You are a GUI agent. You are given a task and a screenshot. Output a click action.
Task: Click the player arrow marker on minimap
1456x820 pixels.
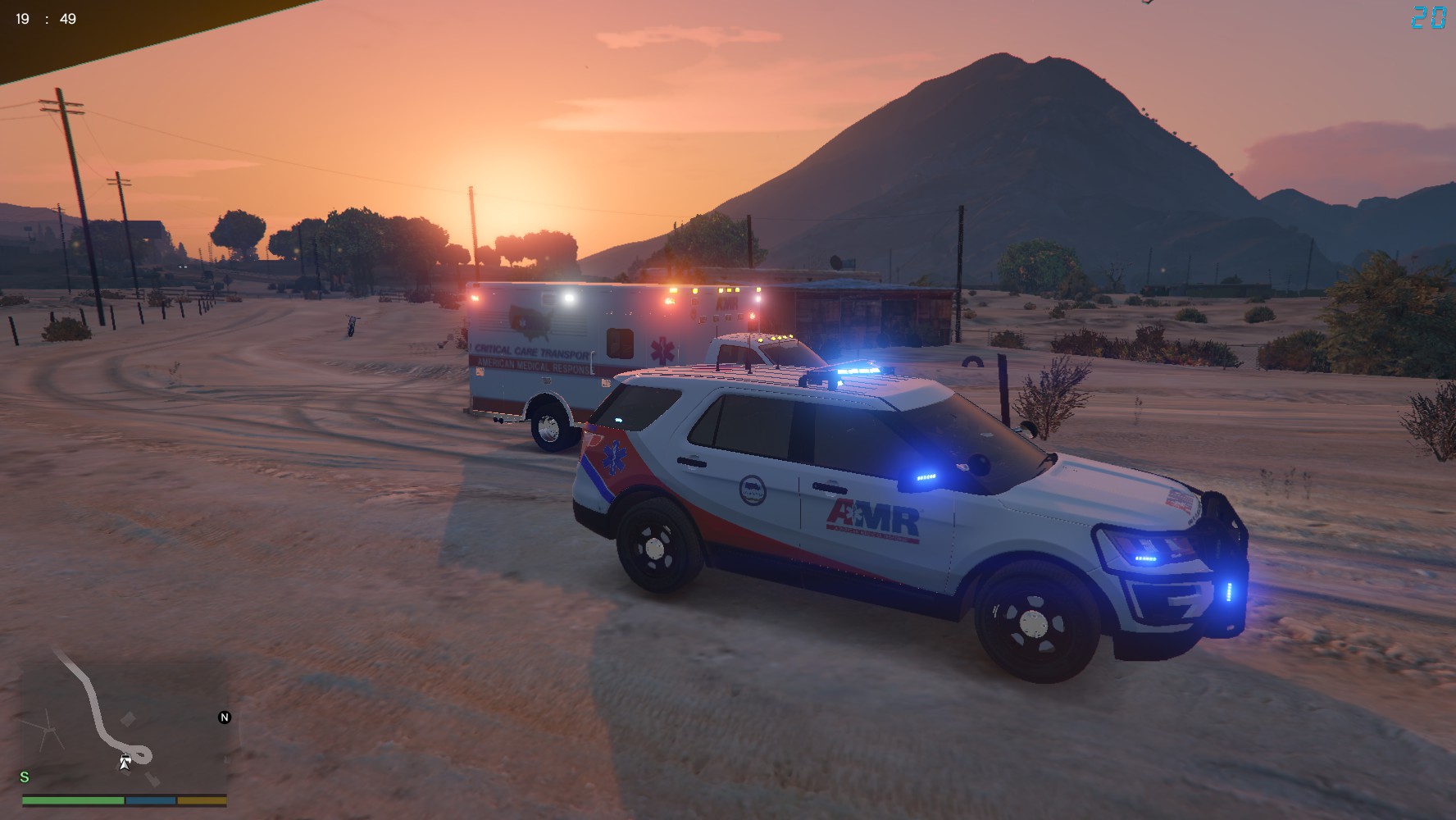125,763
